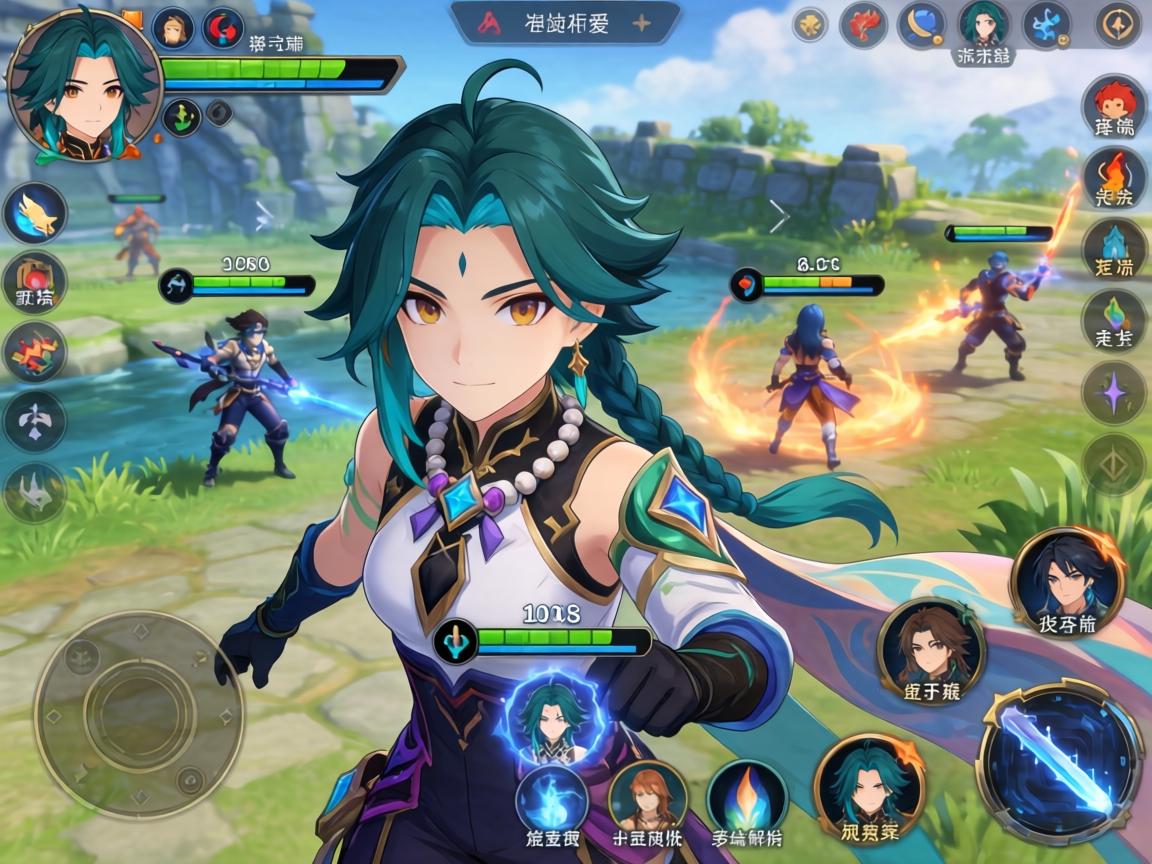1152x864 pixels.
Task: Choose the orange-haired character icon
Action: click(647, 798)
